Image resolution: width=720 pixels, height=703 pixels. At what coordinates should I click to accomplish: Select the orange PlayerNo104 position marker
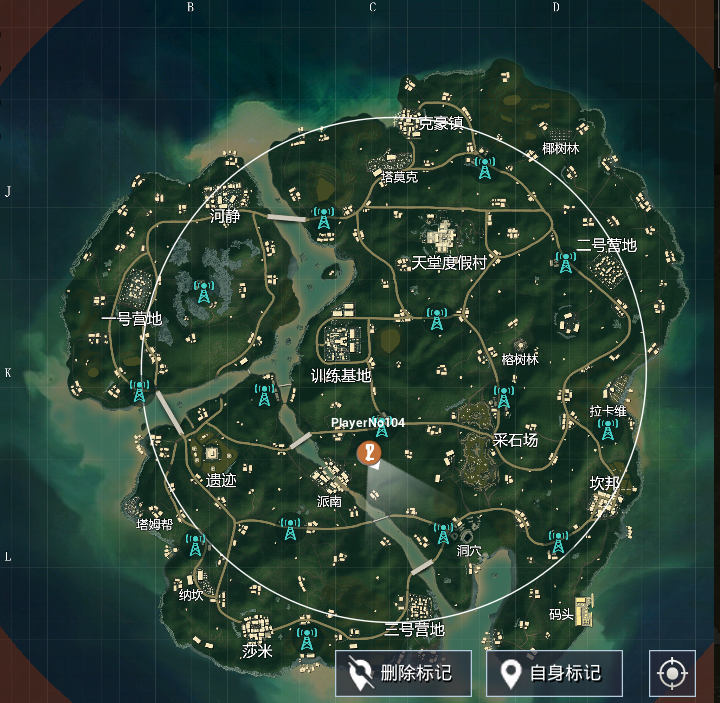369,453
